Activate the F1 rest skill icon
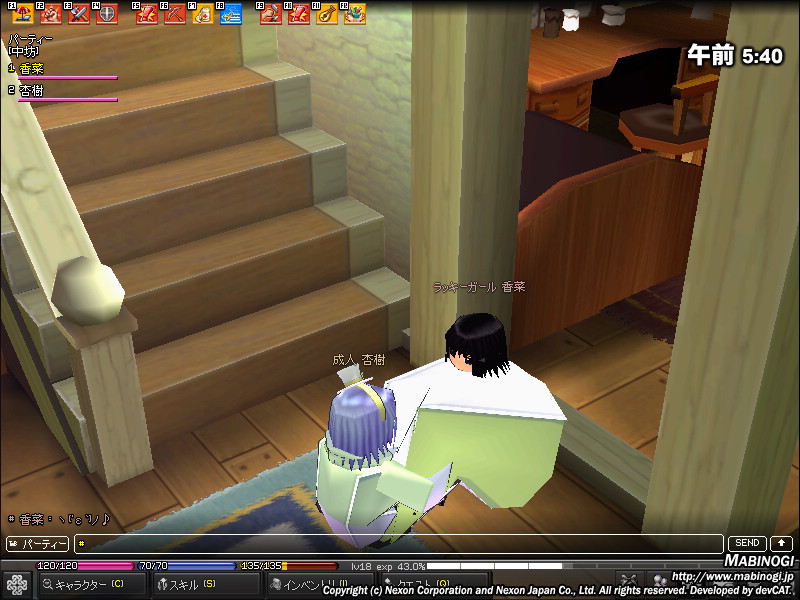 24,14
